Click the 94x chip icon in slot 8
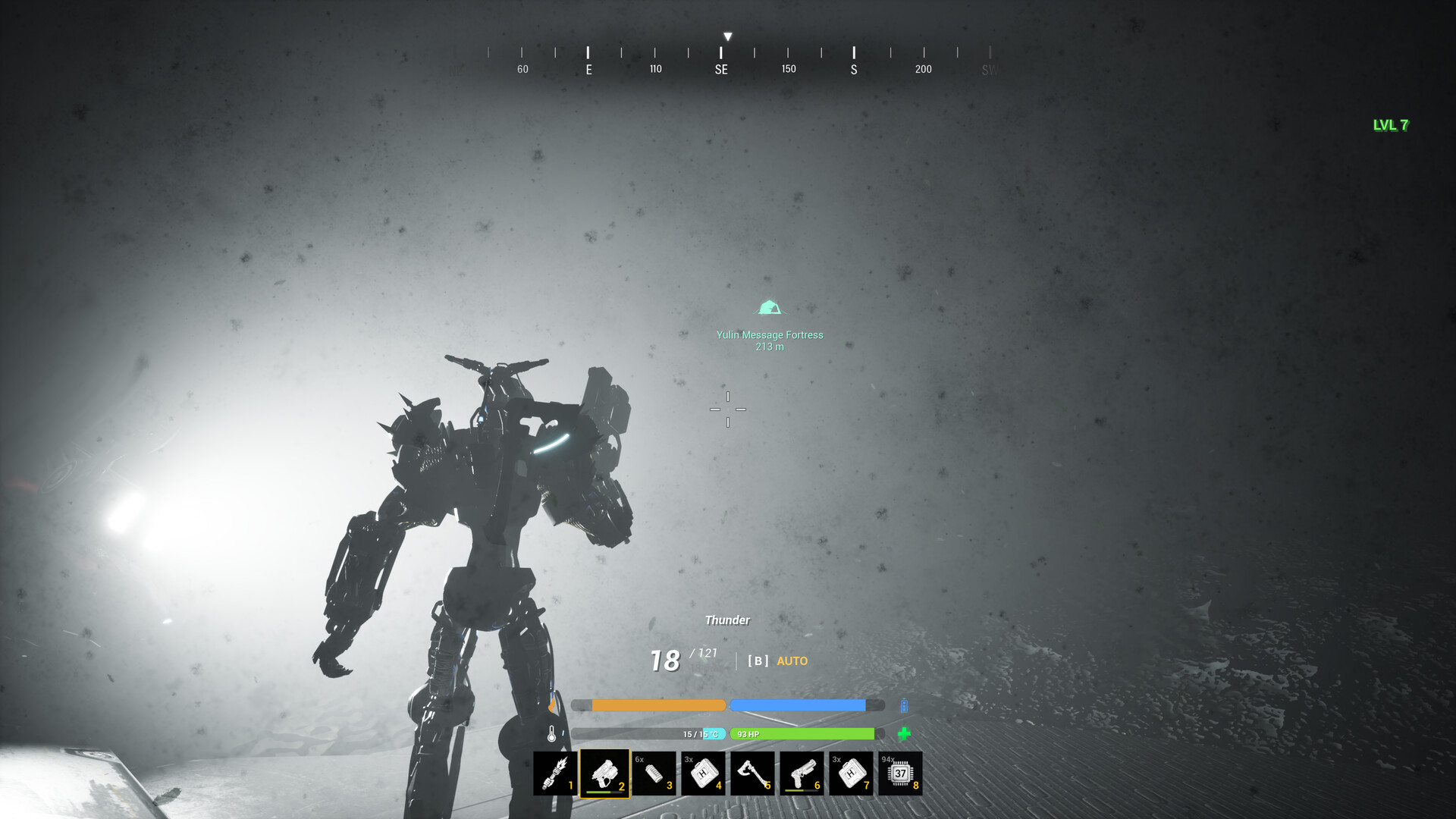The image size is (1456, 819). [x=900, y=773]
